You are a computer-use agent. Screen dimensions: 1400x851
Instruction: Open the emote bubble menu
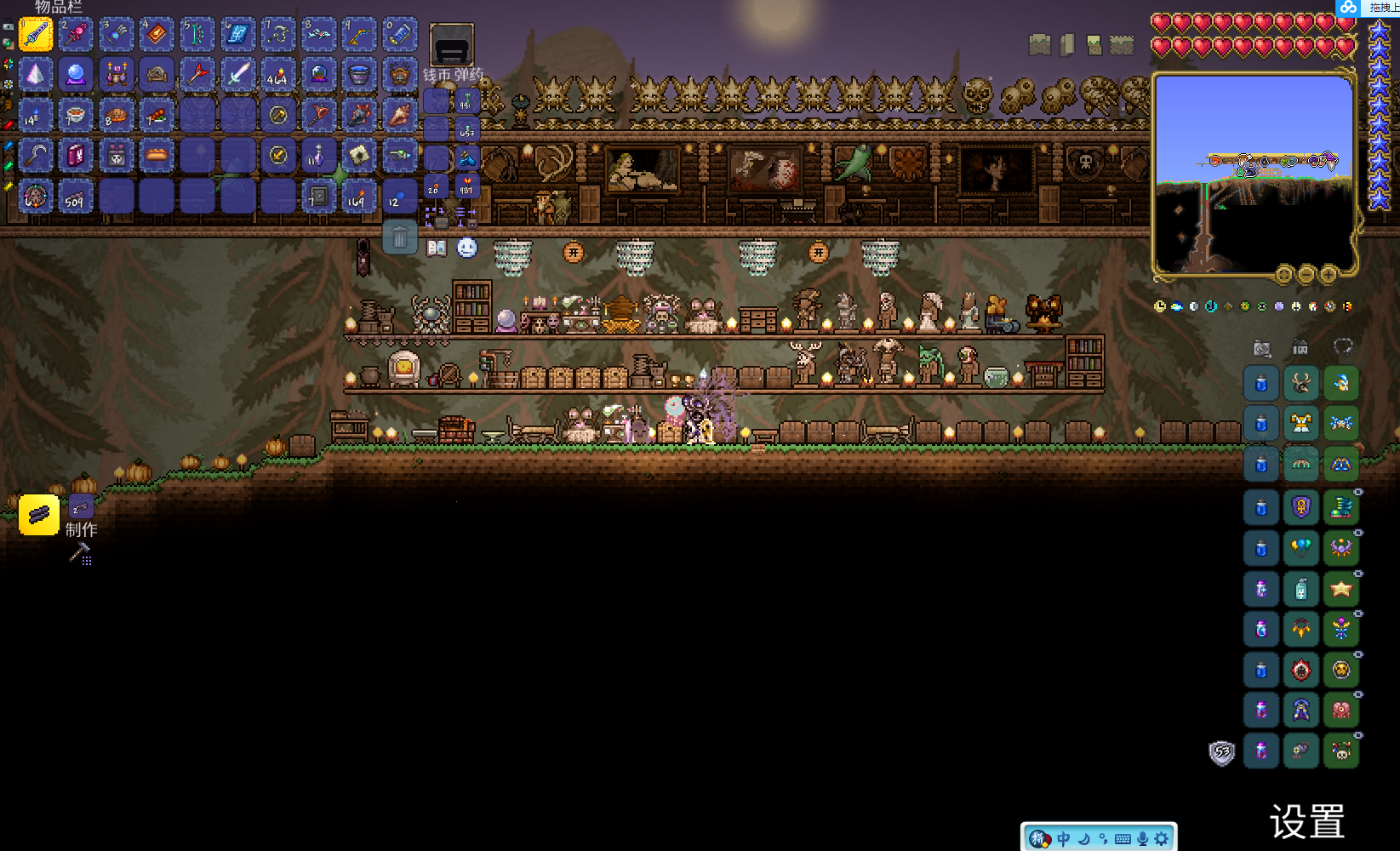coord(467,248)
